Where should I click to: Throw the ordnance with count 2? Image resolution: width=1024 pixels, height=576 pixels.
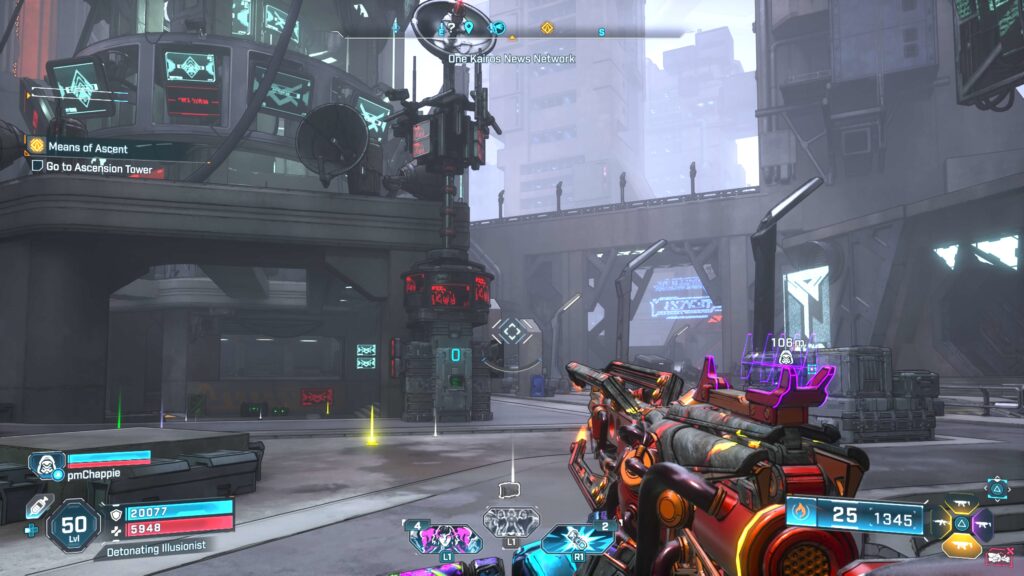(577, 538)
